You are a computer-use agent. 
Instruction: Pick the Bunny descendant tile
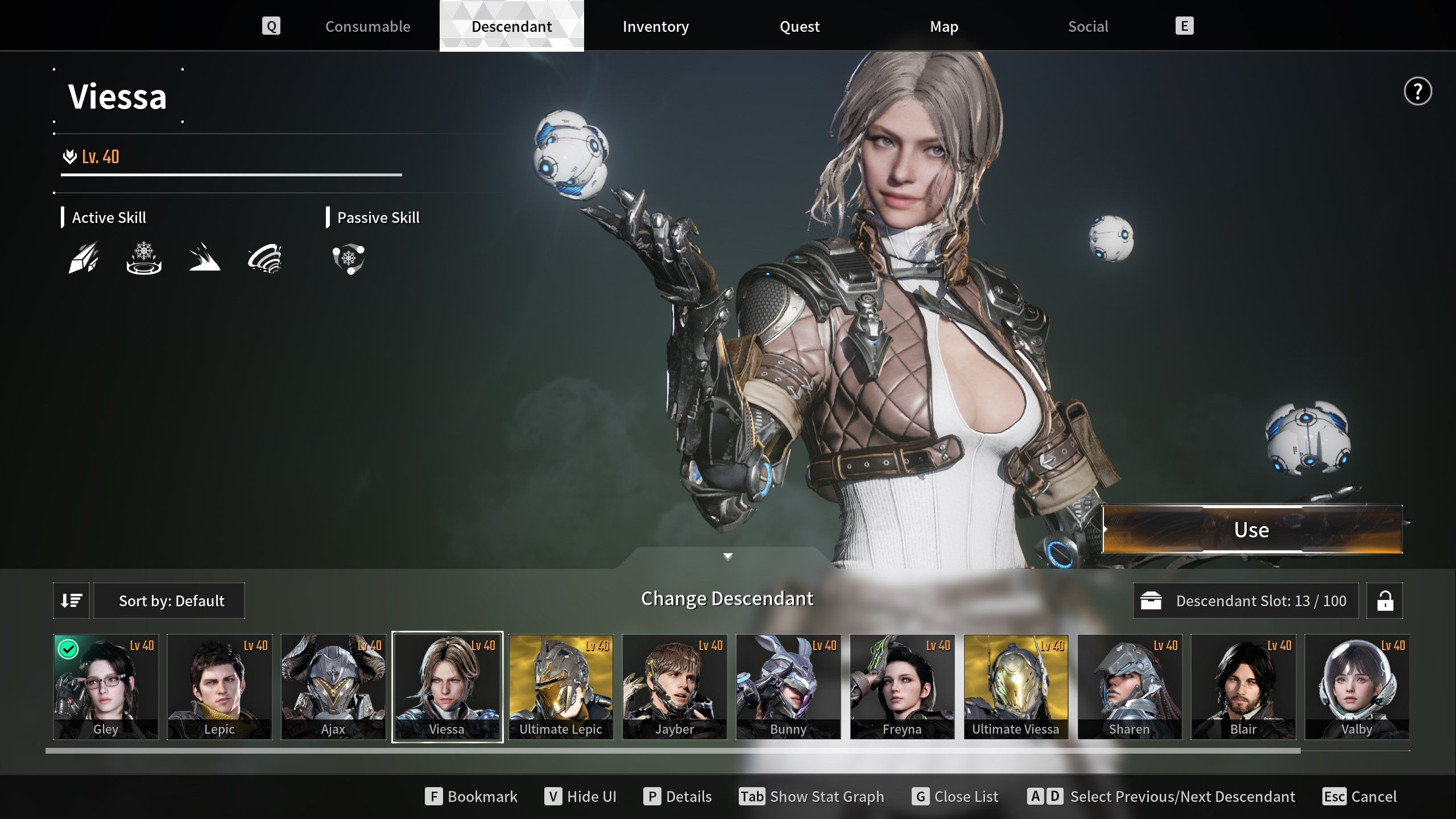click(x=788, y=686)
